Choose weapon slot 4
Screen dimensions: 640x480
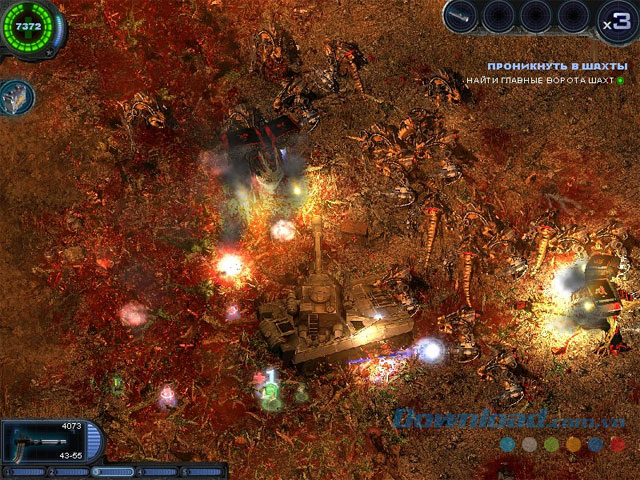(x=158, y=470)
